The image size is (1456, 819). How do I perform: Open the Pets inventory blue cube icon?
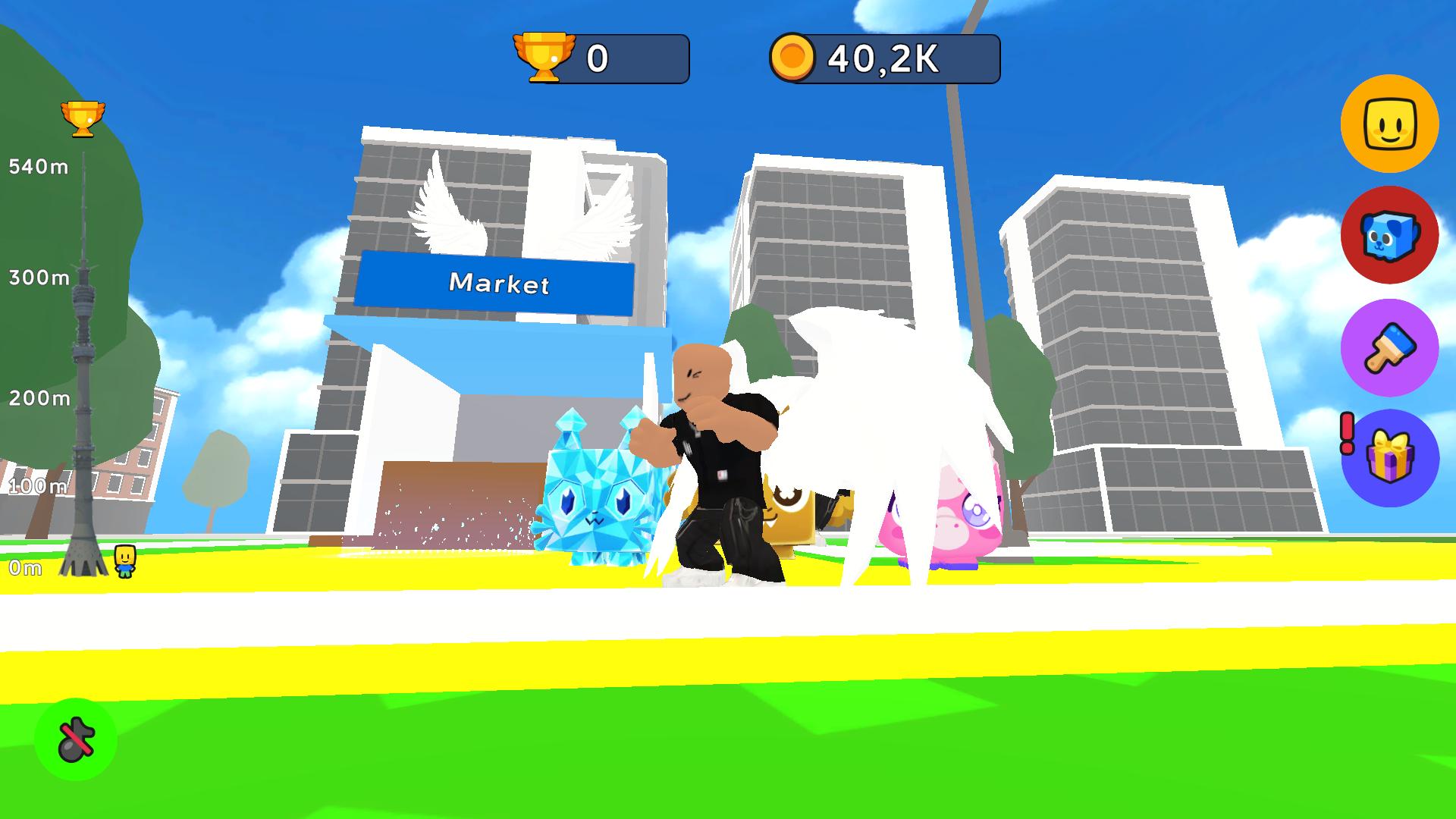click(1390, 236)
